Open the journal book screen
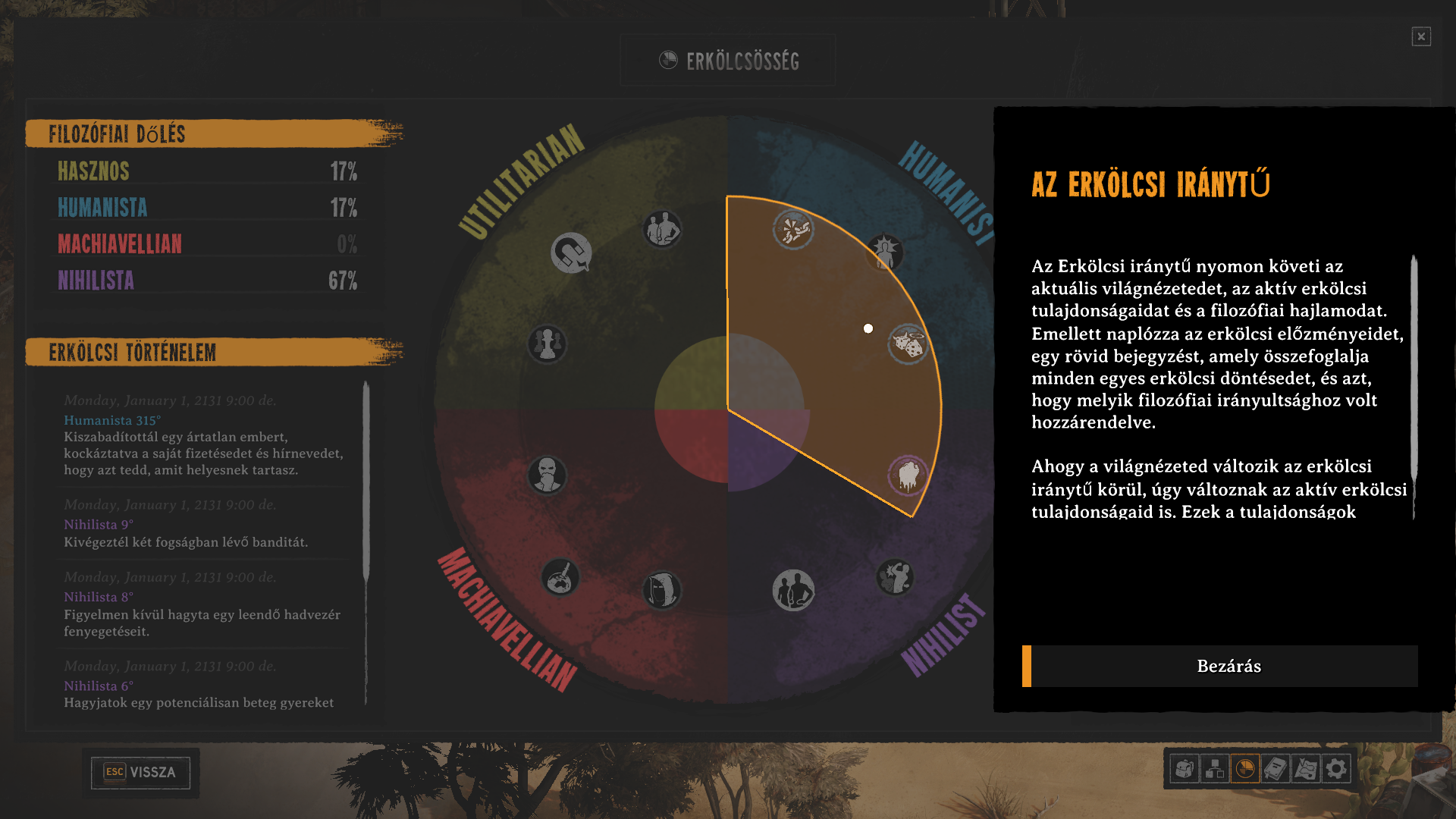The image size is (1456, 819). pyautogui.click(x=1276, y=769)
